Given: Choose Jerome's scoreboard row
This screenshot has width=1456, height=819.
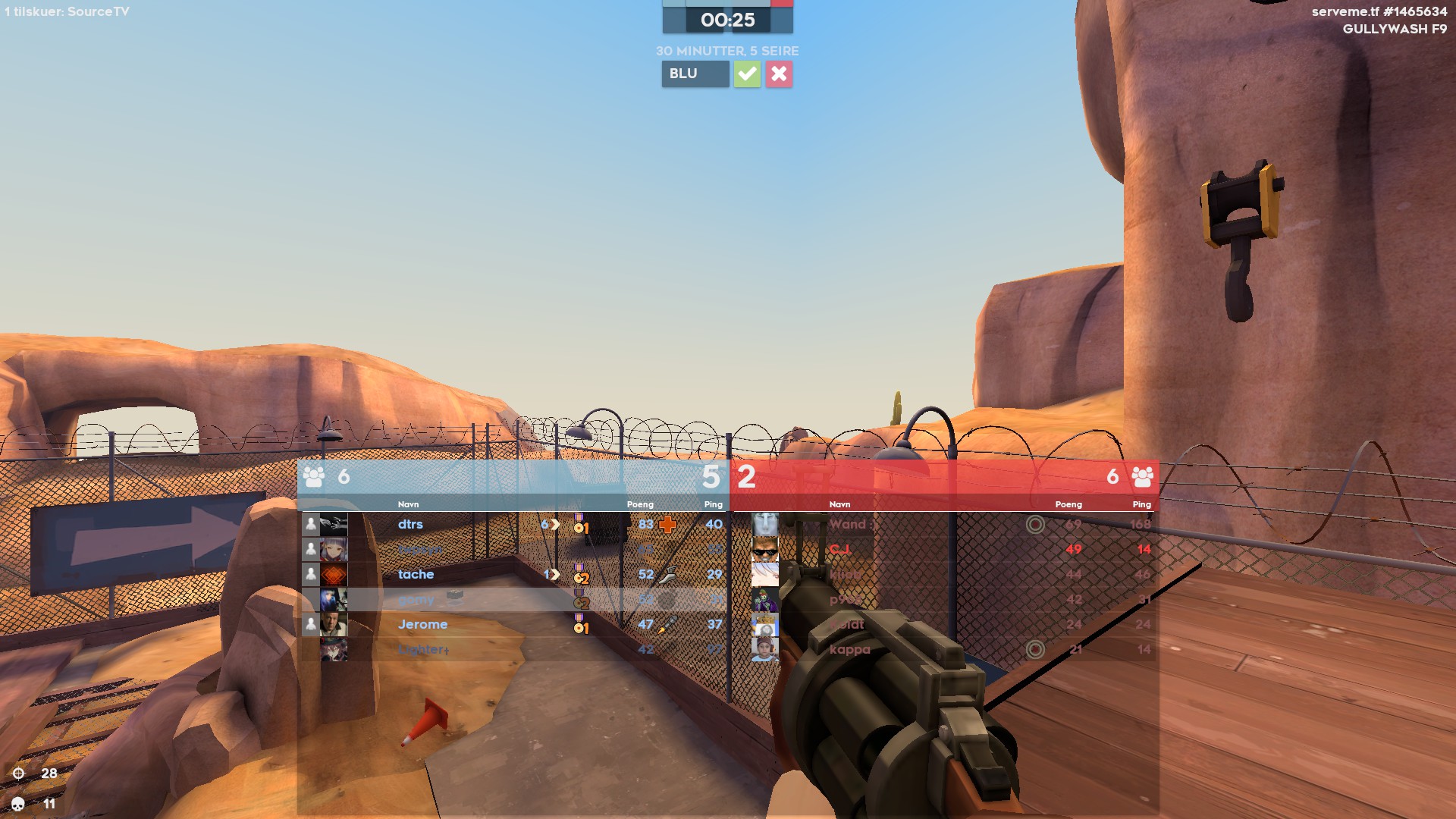Looking at the screenshot, I should (422, 624).
